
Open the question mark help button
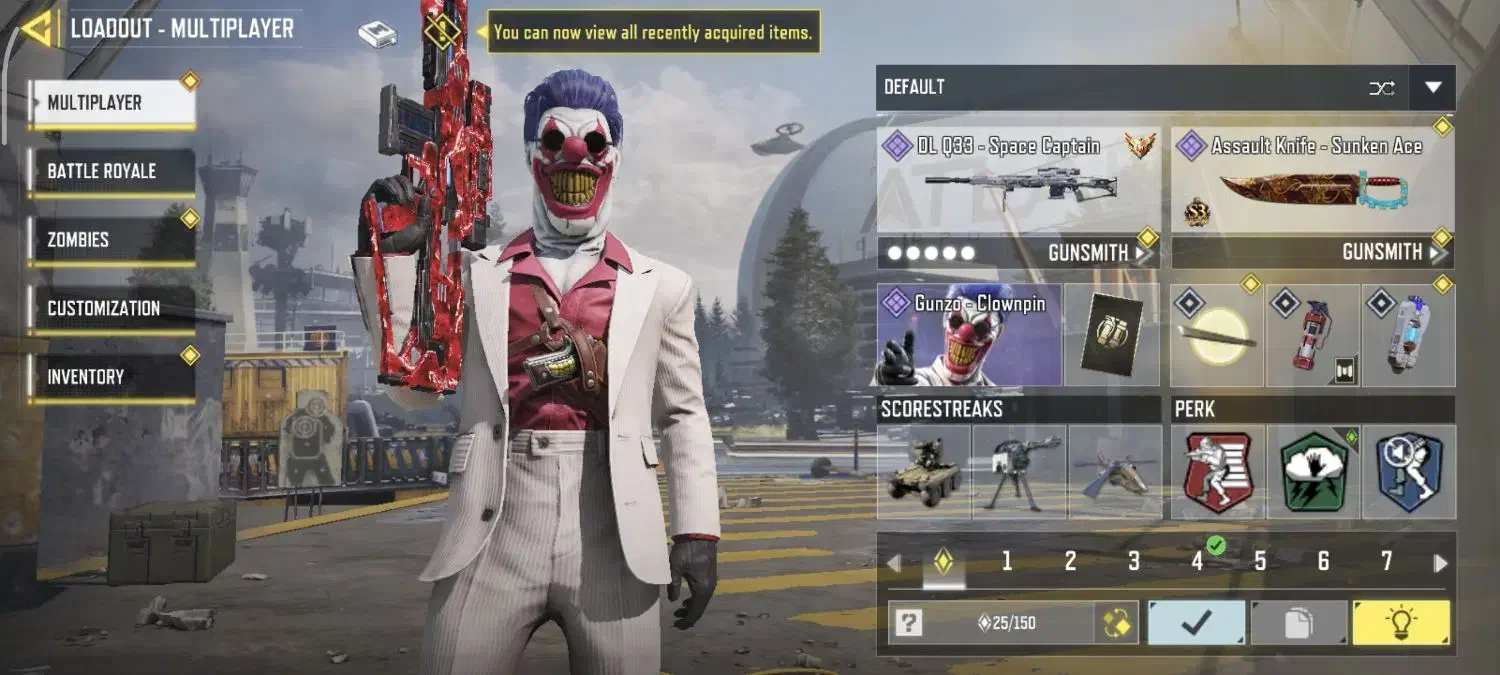pos(908,624)
